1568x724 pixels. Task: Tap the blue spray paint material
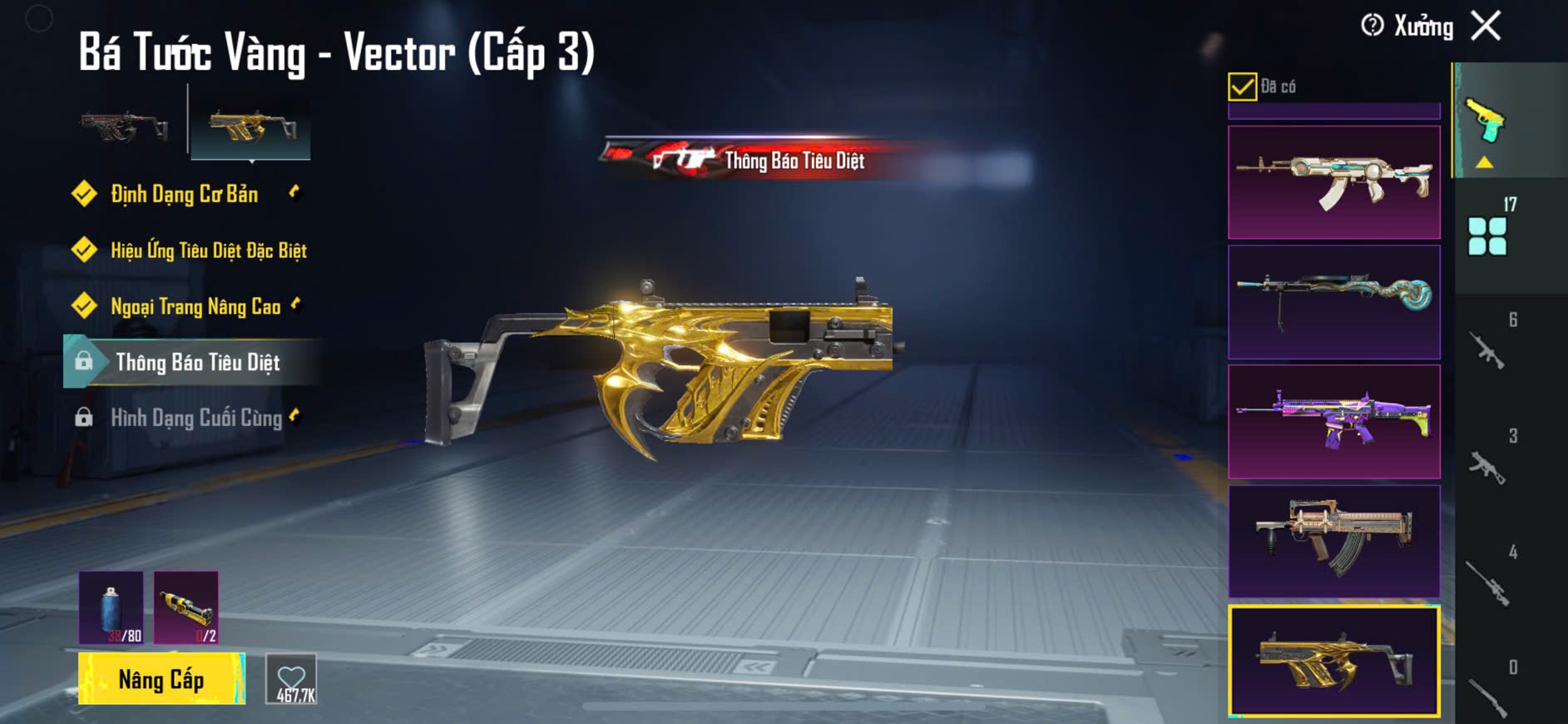click(111, 607)
